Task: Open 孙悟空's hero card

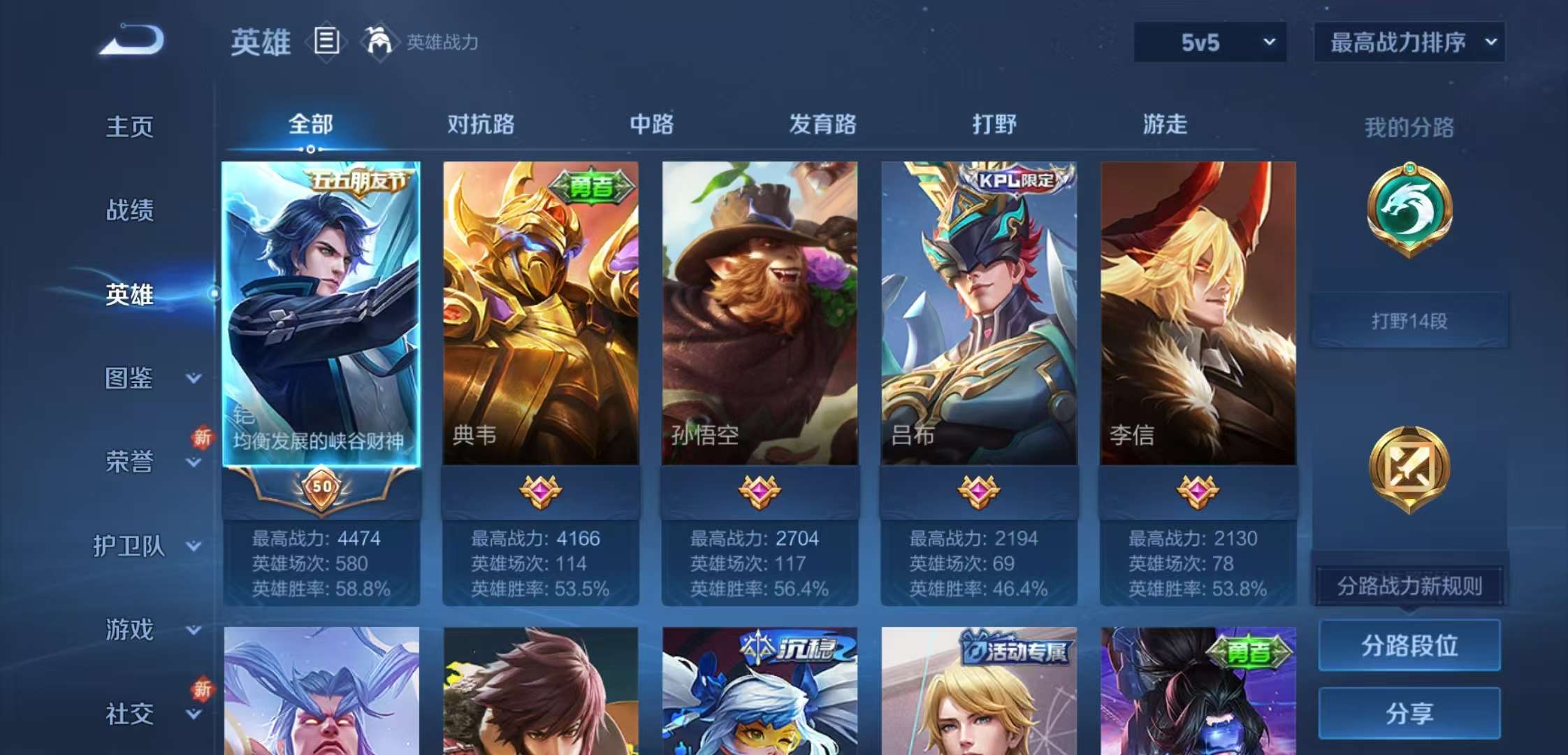Action: coord(758,315)
